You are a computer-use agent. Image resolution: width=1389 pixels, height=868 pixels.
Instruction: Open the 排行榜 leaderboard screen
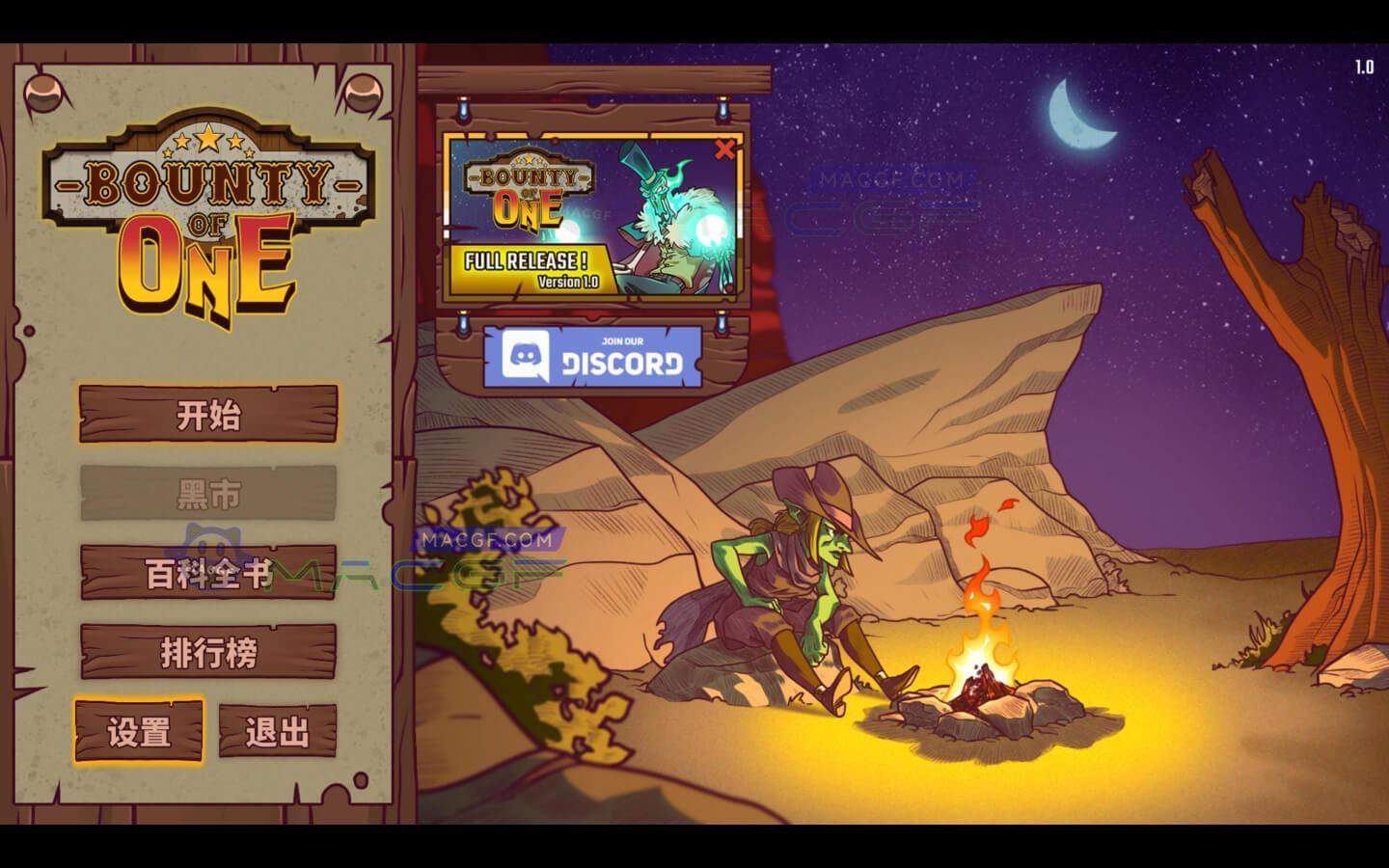pos(206,652)
